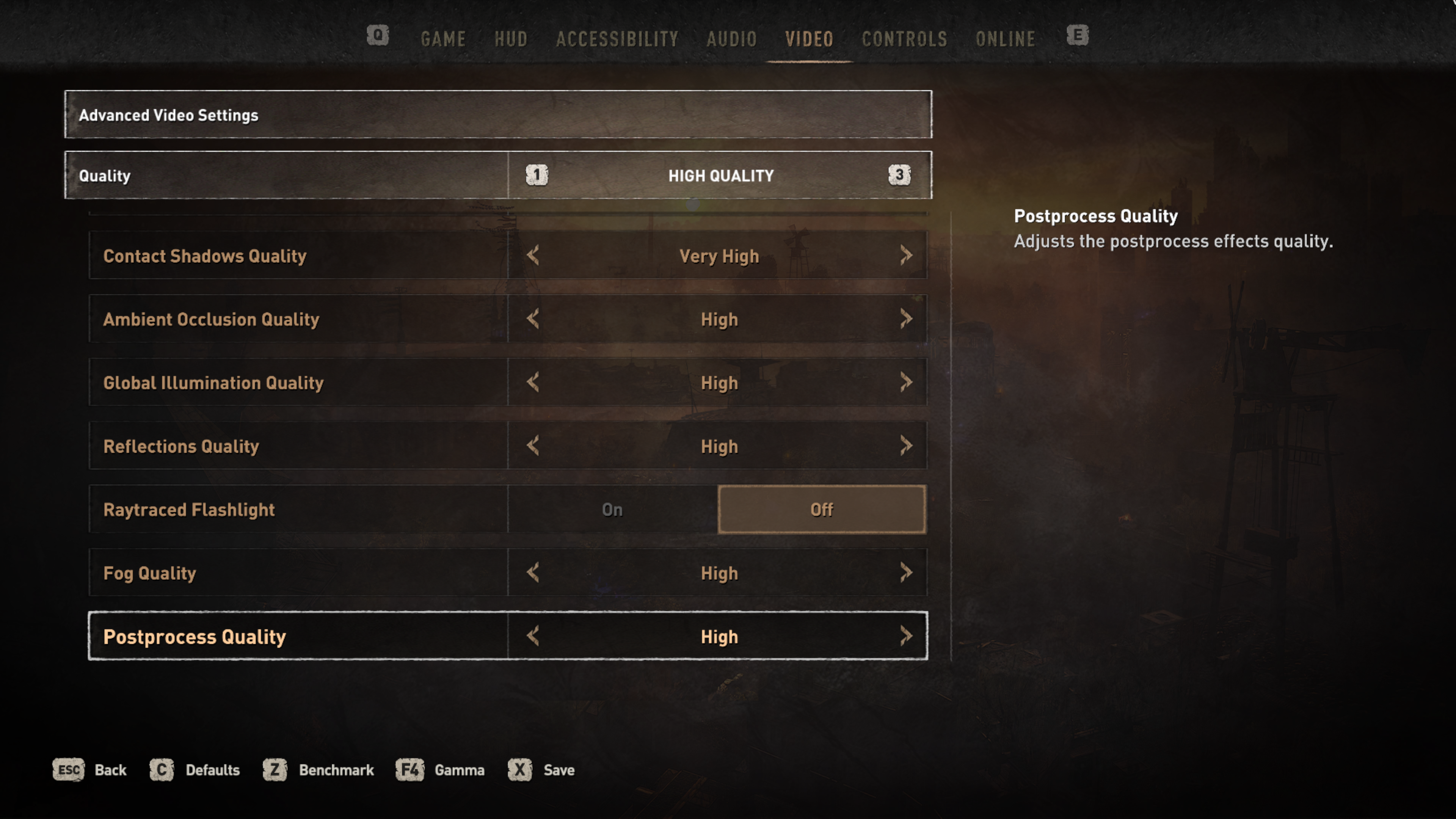Switch to the CONTROLS tab
This screenshot has width=1456, height=819.
pos(904,39)
